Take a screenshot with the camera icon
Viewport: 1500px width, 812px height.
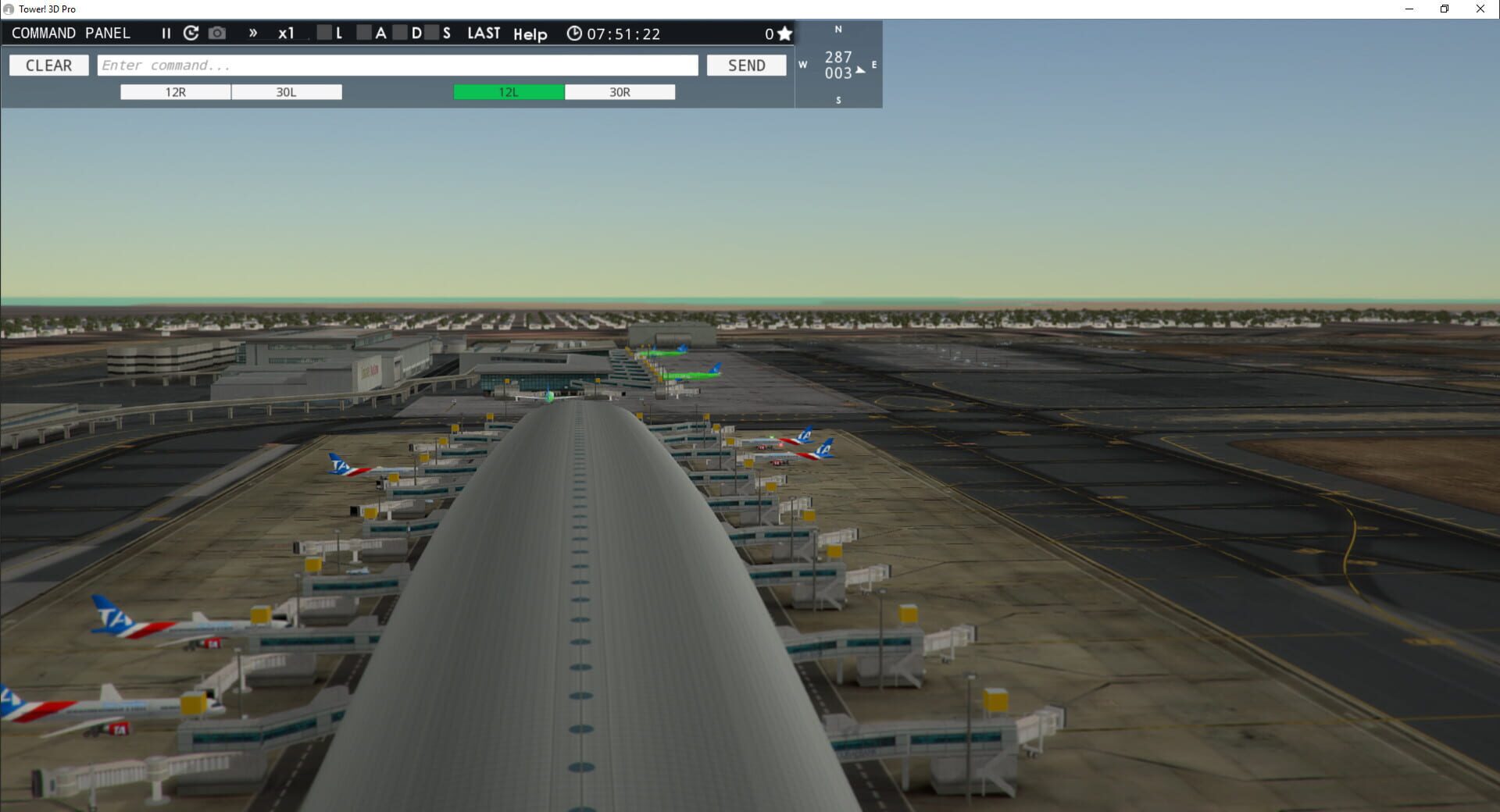click(216, 33)
